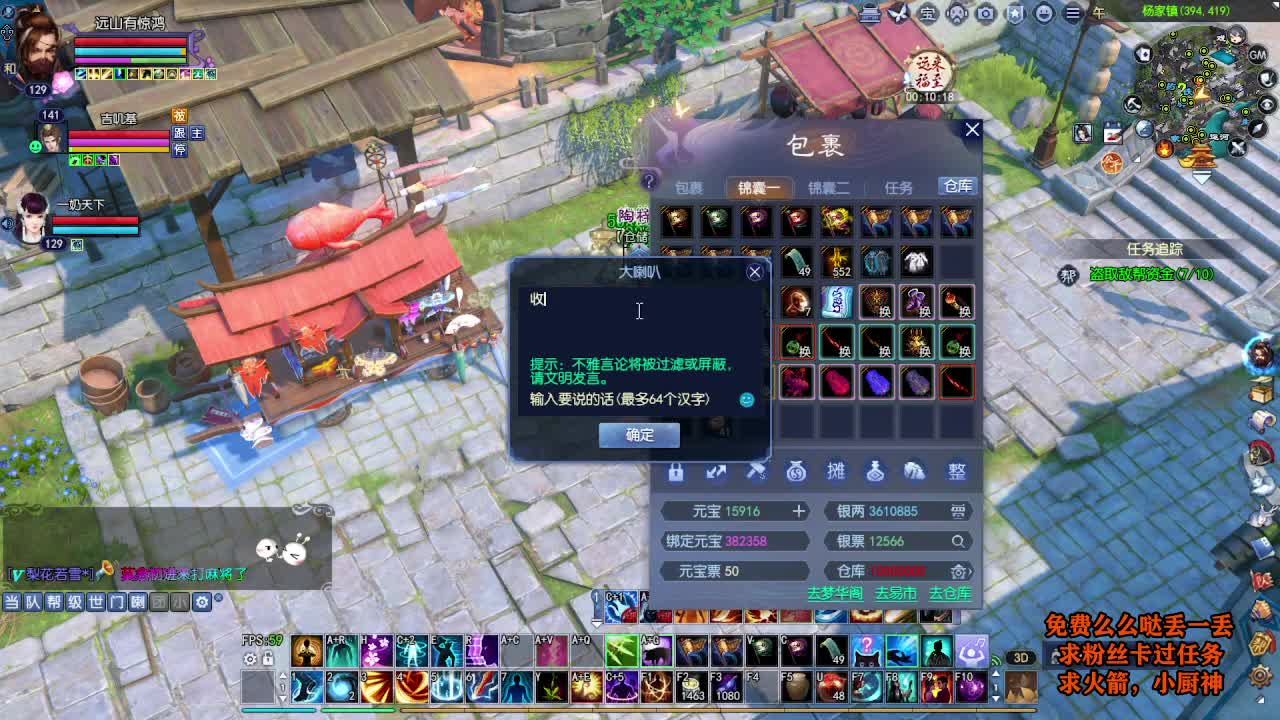This screenshot has height=720, width=1280.
Task: Open voice chat via headset icon on top bar
Action: 956,11
